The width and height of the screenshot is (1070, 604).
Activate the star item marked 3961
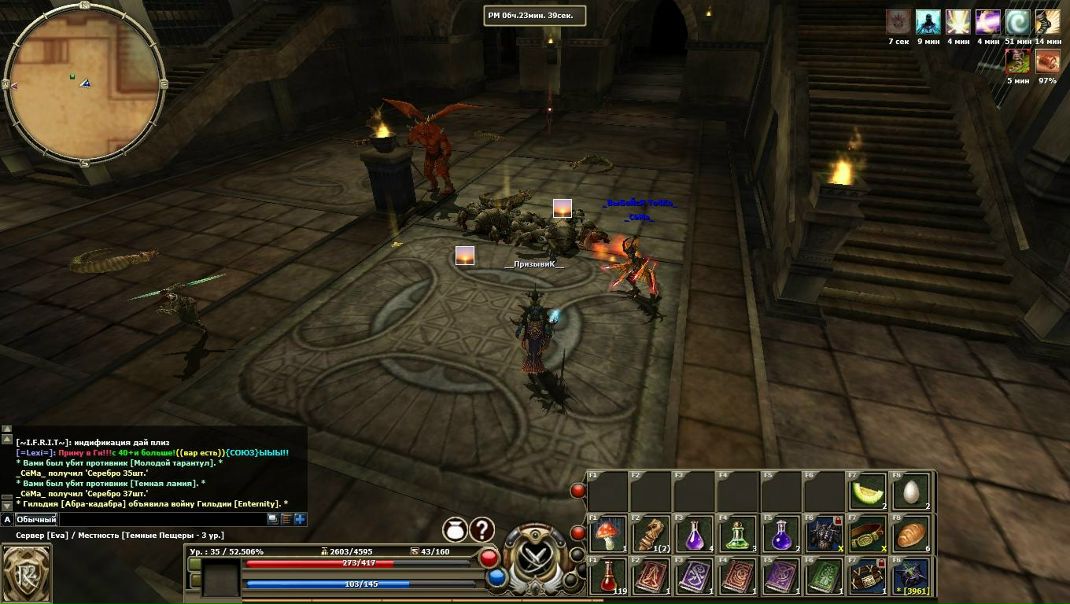click(x=911, y=576)
